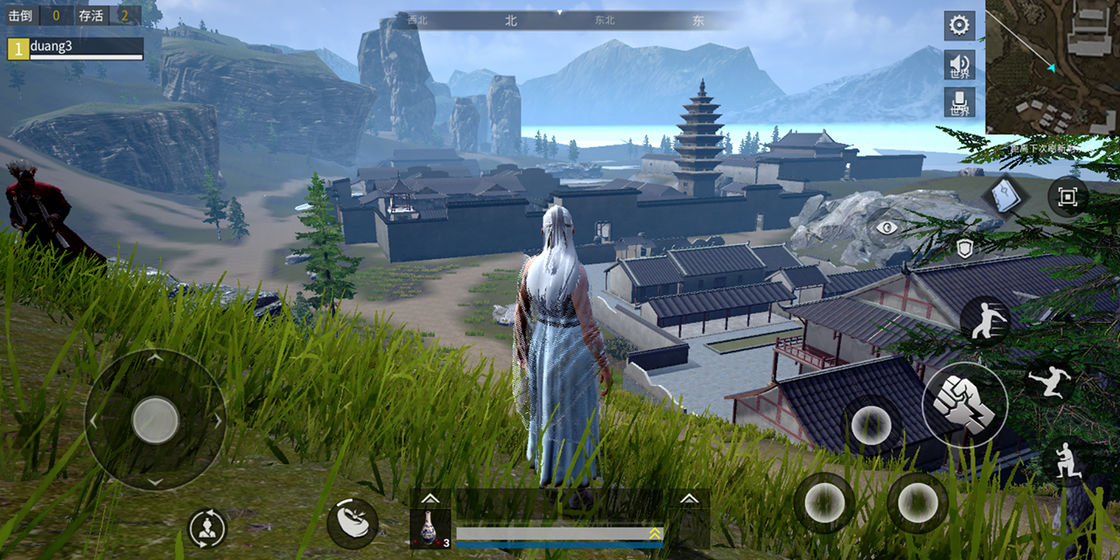Image resolution: width=1120 pixels, height=560 pixels.
Task: Tap the small shield icon
Action: tap(964, 249)
